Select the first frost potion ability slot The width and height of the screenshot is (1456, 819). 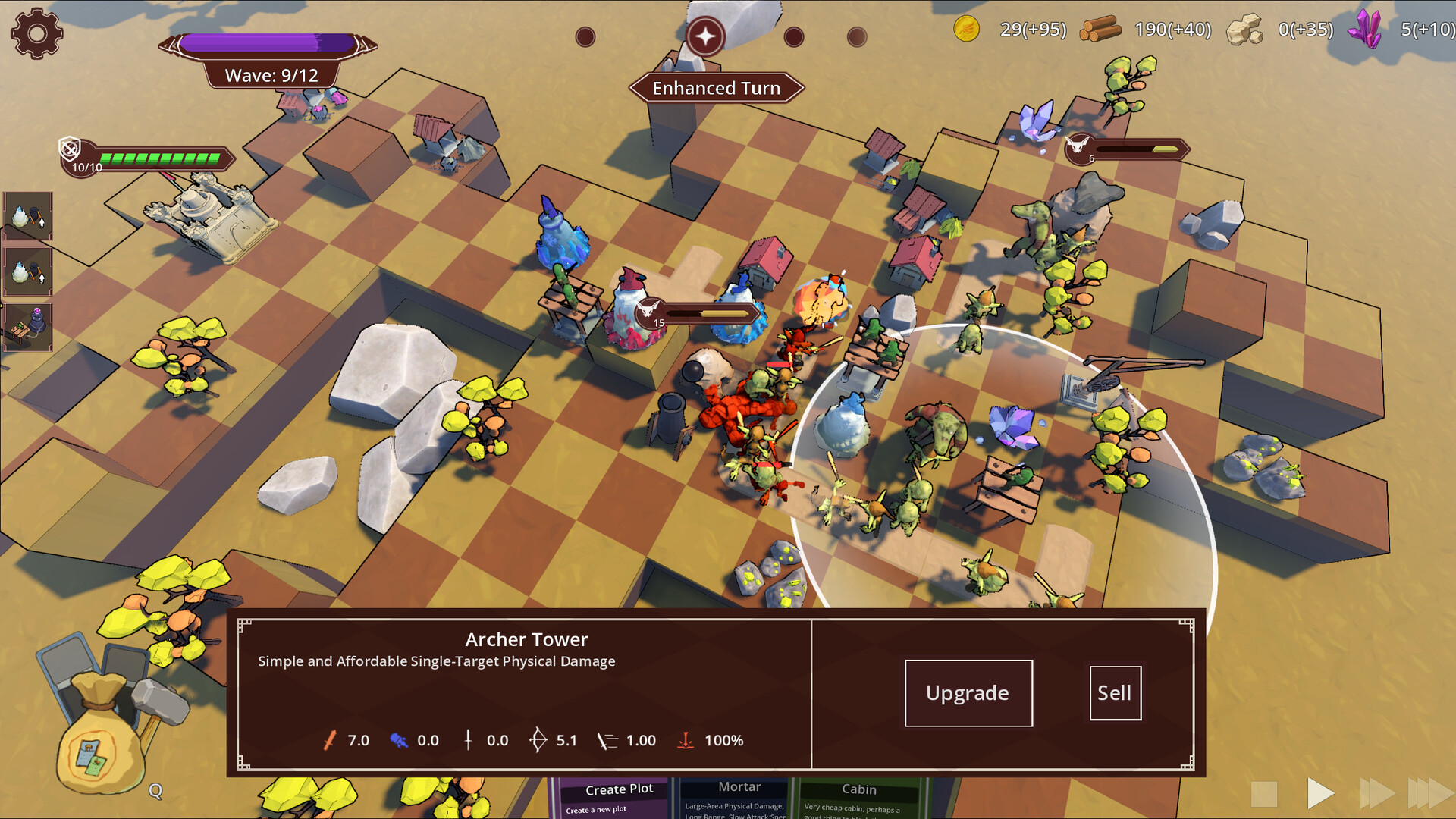pos(27,218)
